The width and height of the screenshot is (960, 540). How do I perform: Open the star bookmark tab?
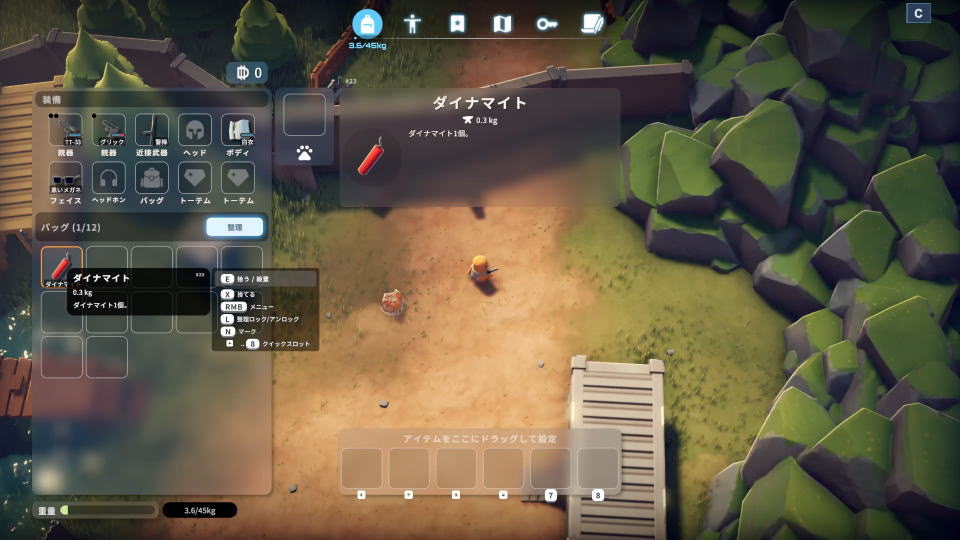click(457, 24)
